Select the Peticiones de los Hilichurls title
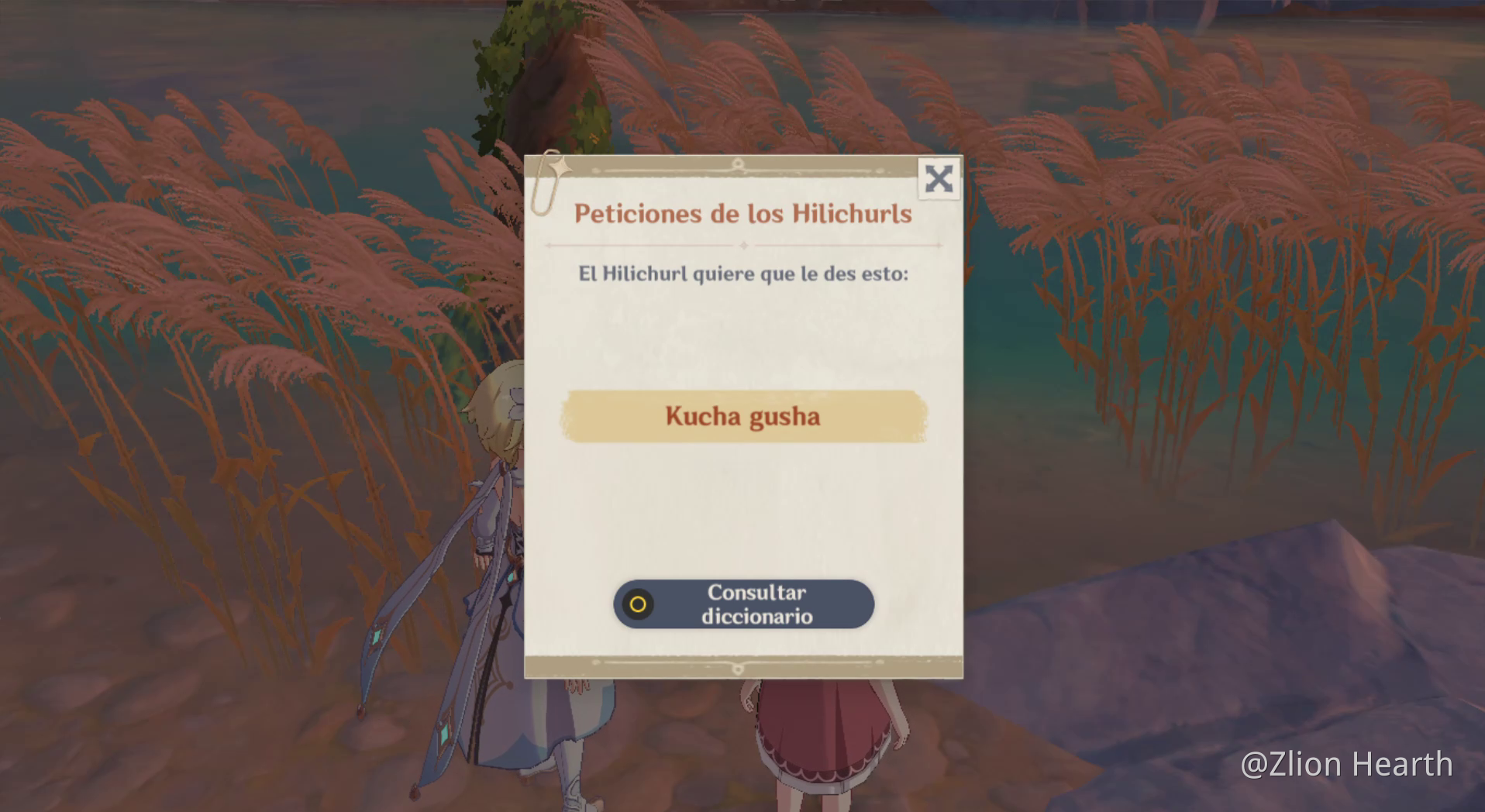Image resolution: width=1485 pixels, height=812 pixels. click(743, 215)
